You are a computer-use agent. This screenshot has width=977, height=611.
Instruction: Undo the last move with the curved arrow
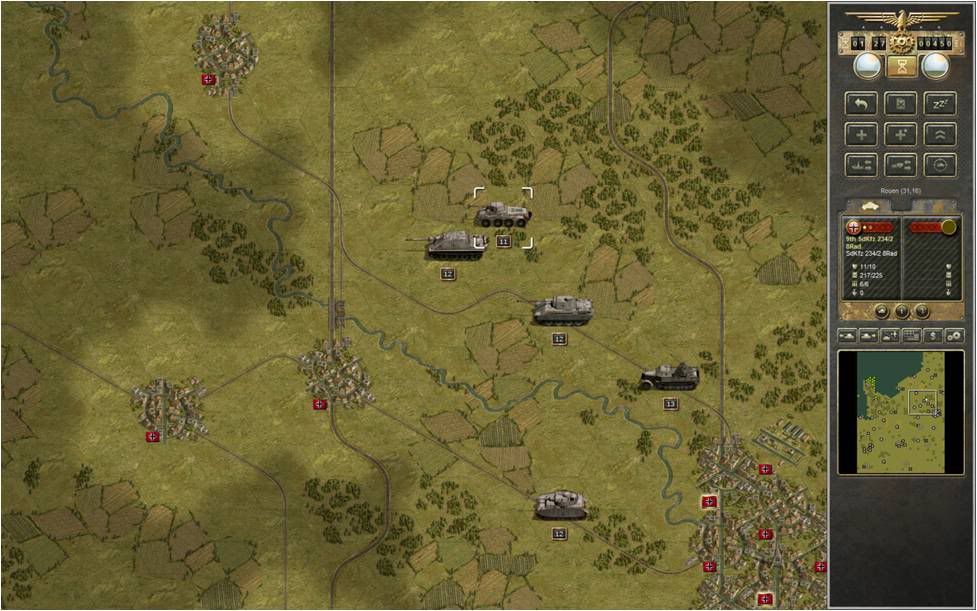[x=862, y=103]
